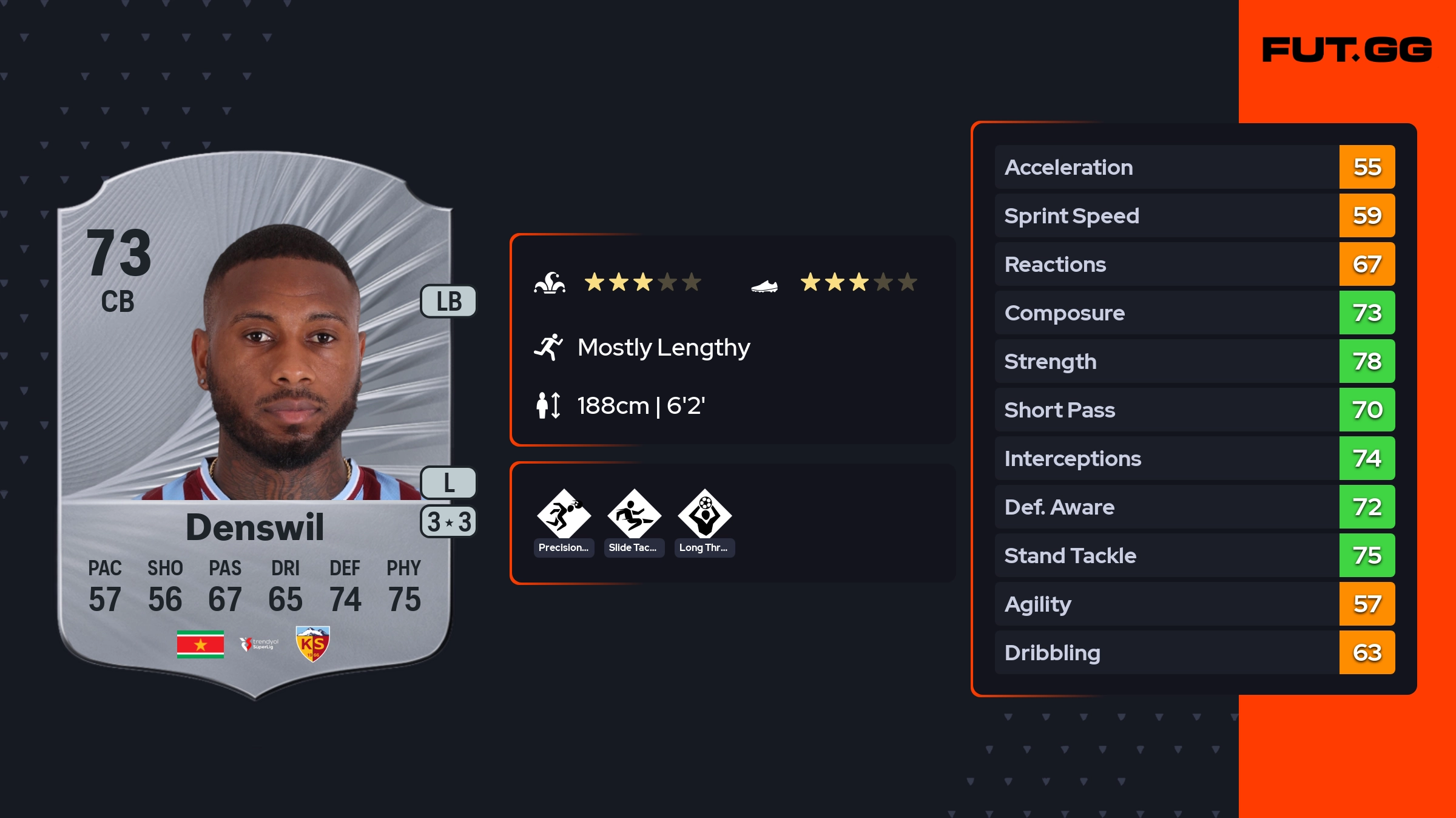This screenshot has width=1456, height=818.
Task: Choose the Sprint Speed stat row
Action: pos(1194,216)
